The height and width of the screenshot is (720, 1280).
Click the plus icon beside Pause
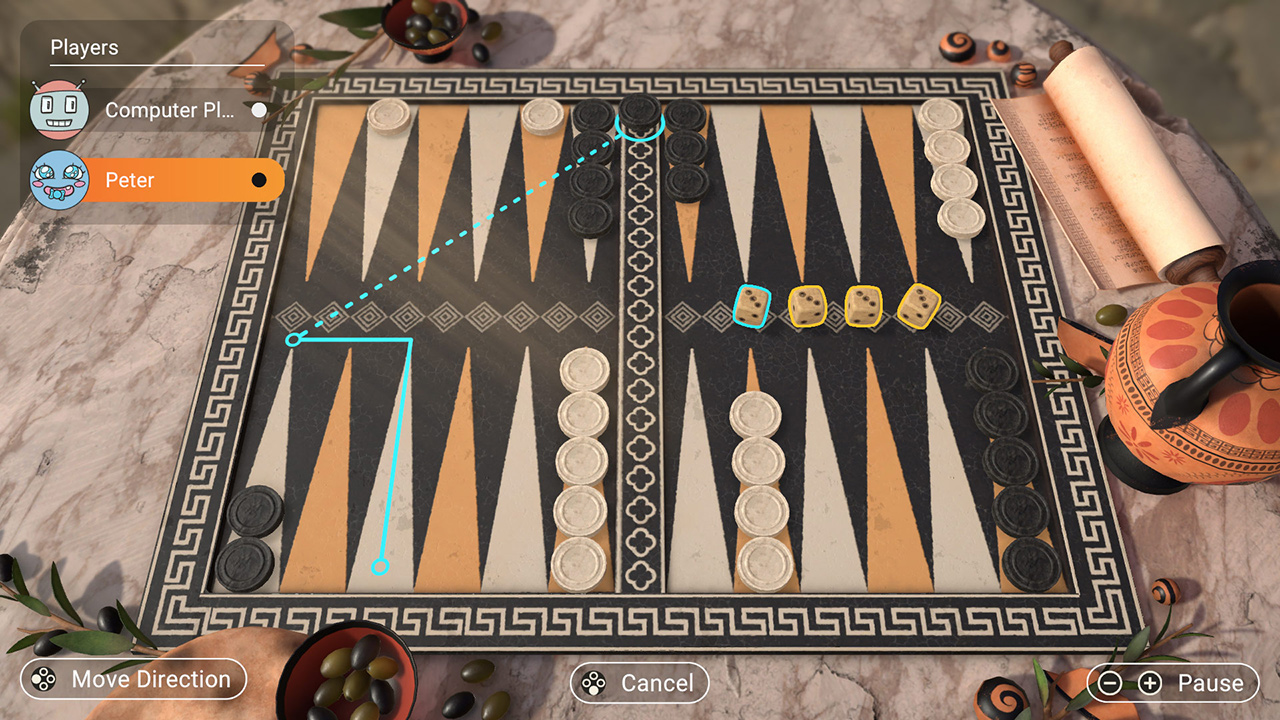tap(1148, 682)
